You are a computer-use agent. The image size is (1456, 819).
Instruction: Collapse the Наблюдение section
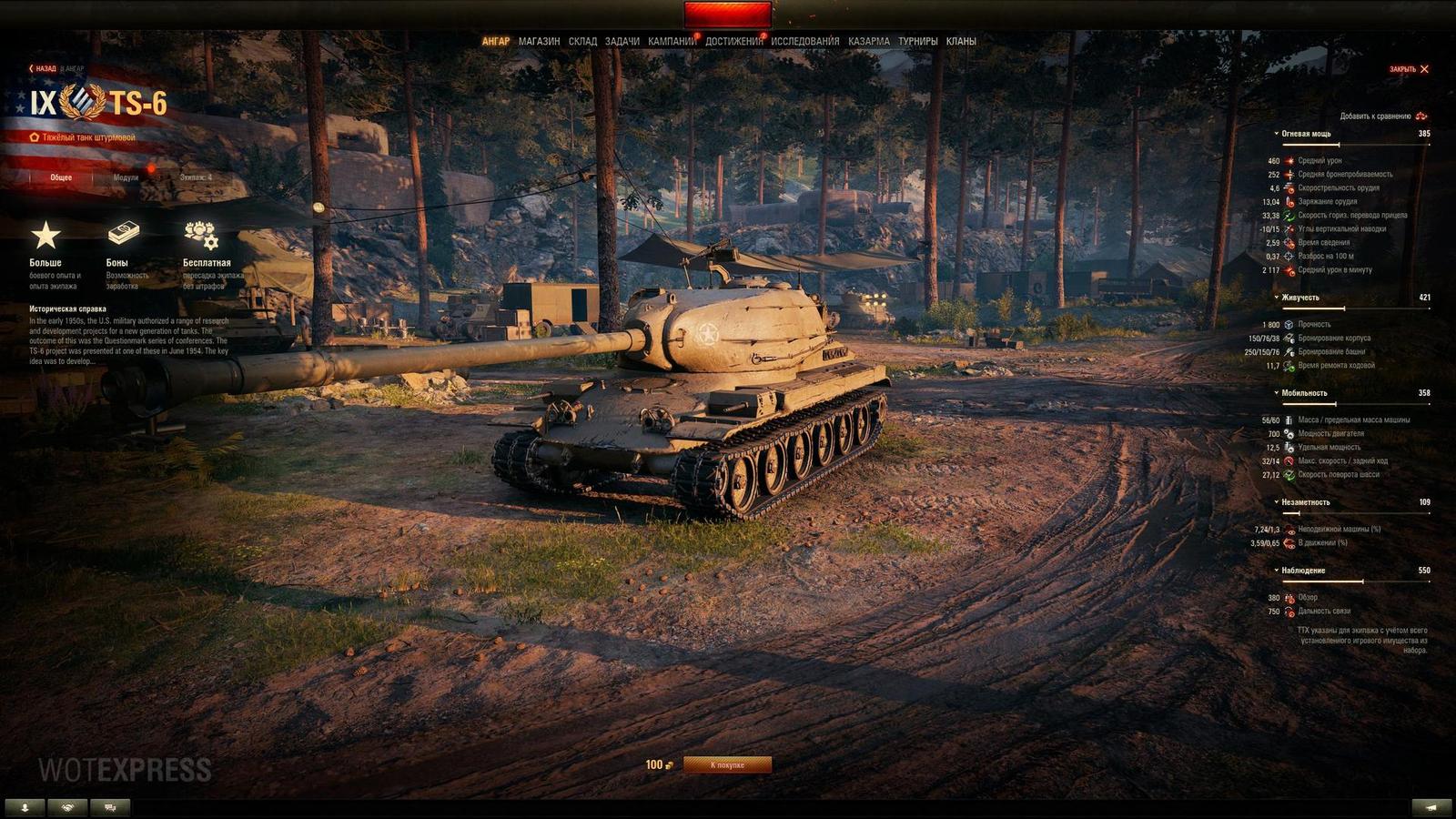(1277, 571)
